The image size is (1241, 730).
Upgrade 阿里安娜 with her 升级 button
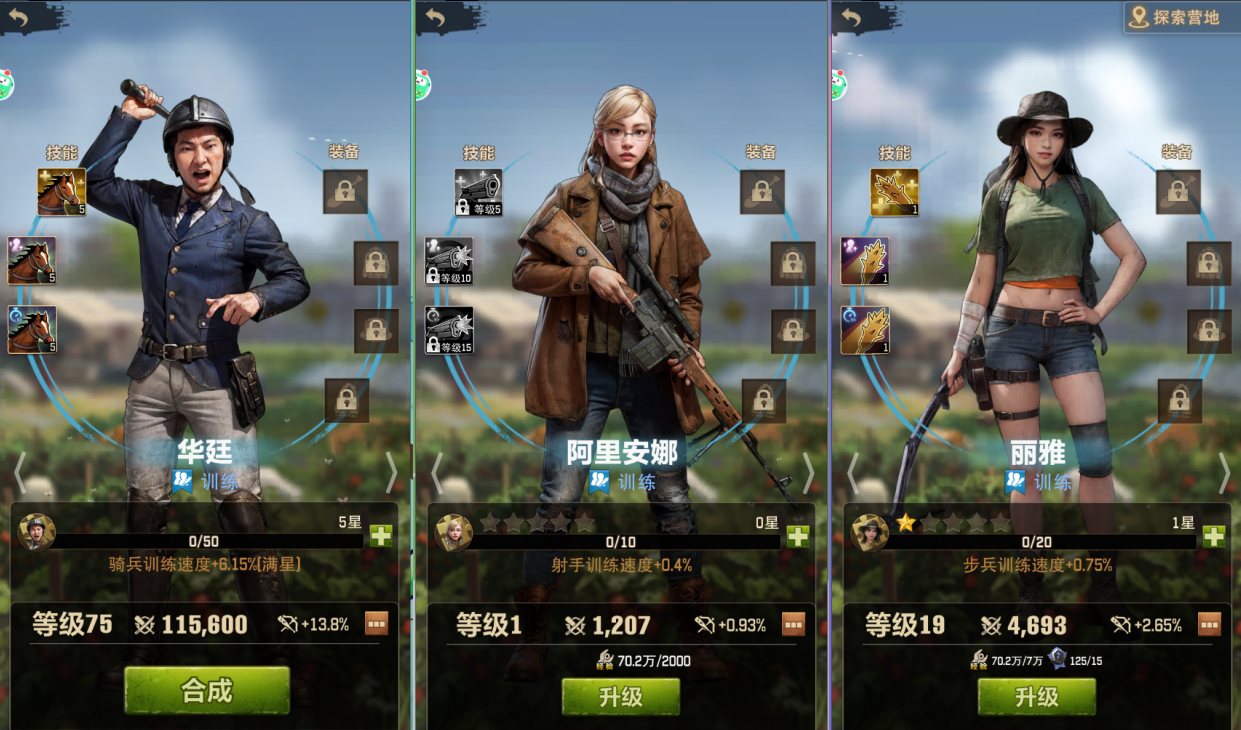tap(620, 696)
